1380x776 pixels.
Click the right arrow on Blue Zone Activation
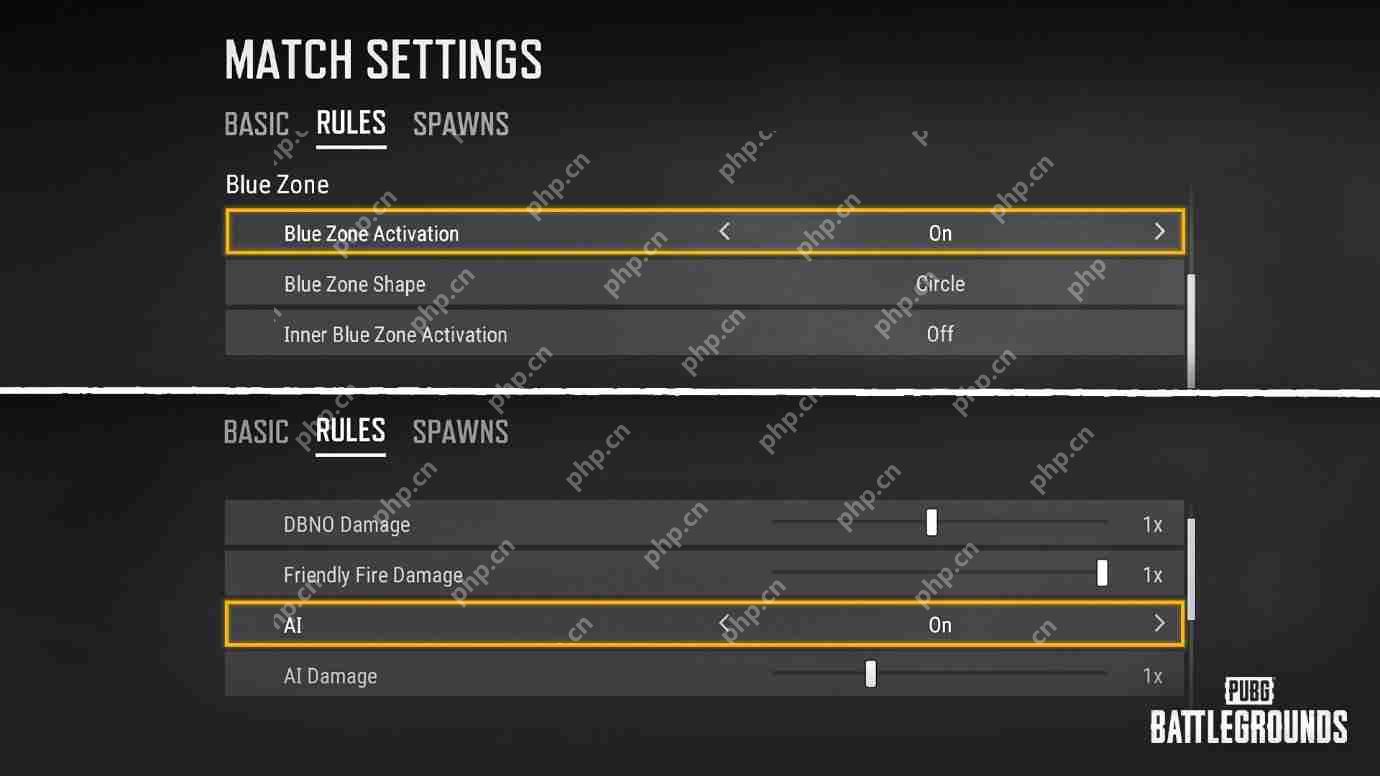tap(1159, 231)
